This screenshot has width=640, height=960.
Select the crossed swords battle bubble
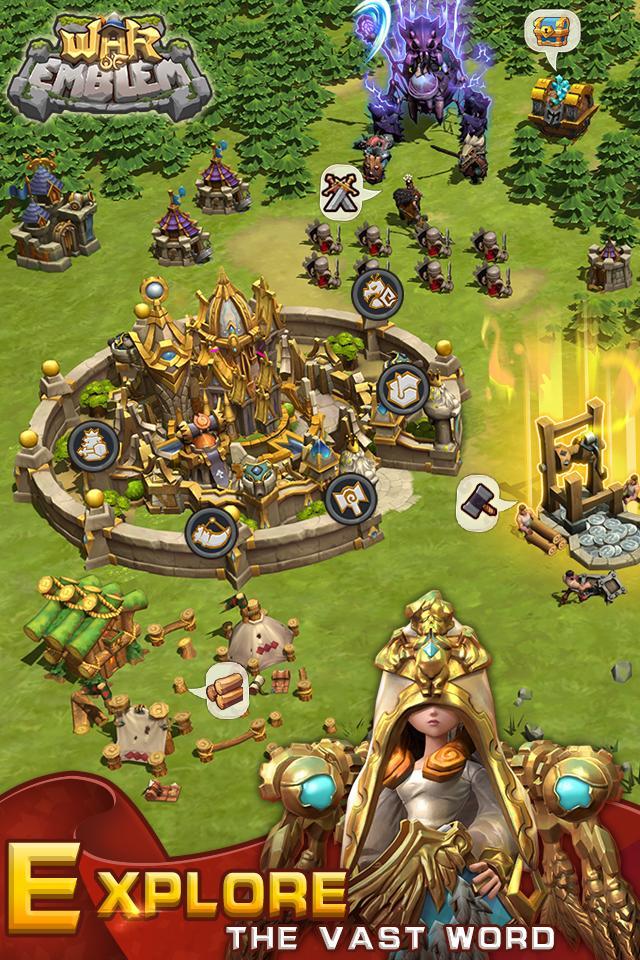(x=342, y=192)
